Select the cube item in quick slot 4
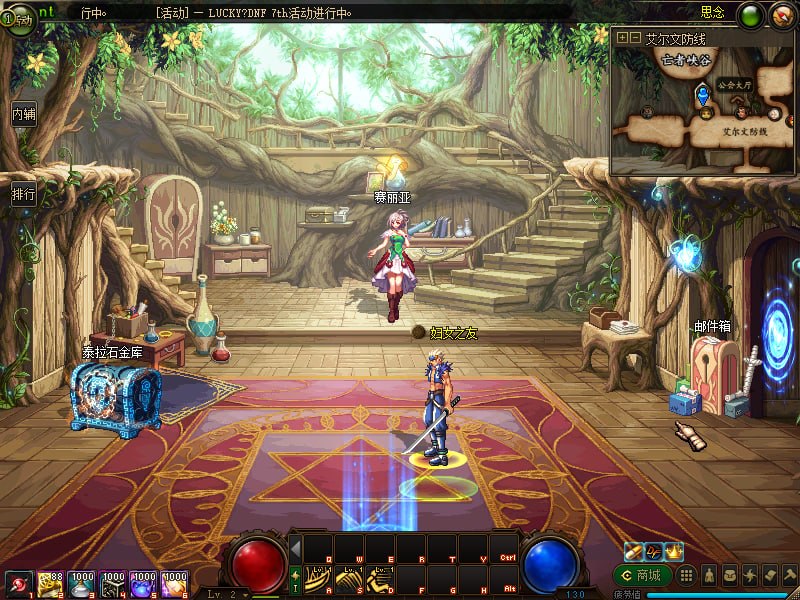 click(112, 583)
